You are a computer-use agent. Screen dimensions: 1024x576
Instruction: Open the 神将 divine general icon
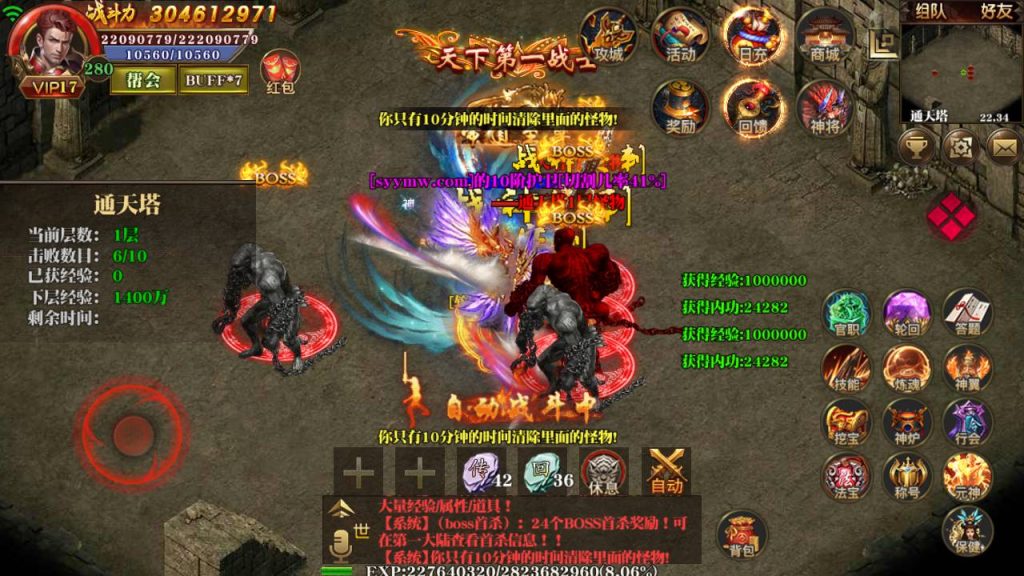pos(825,108)
